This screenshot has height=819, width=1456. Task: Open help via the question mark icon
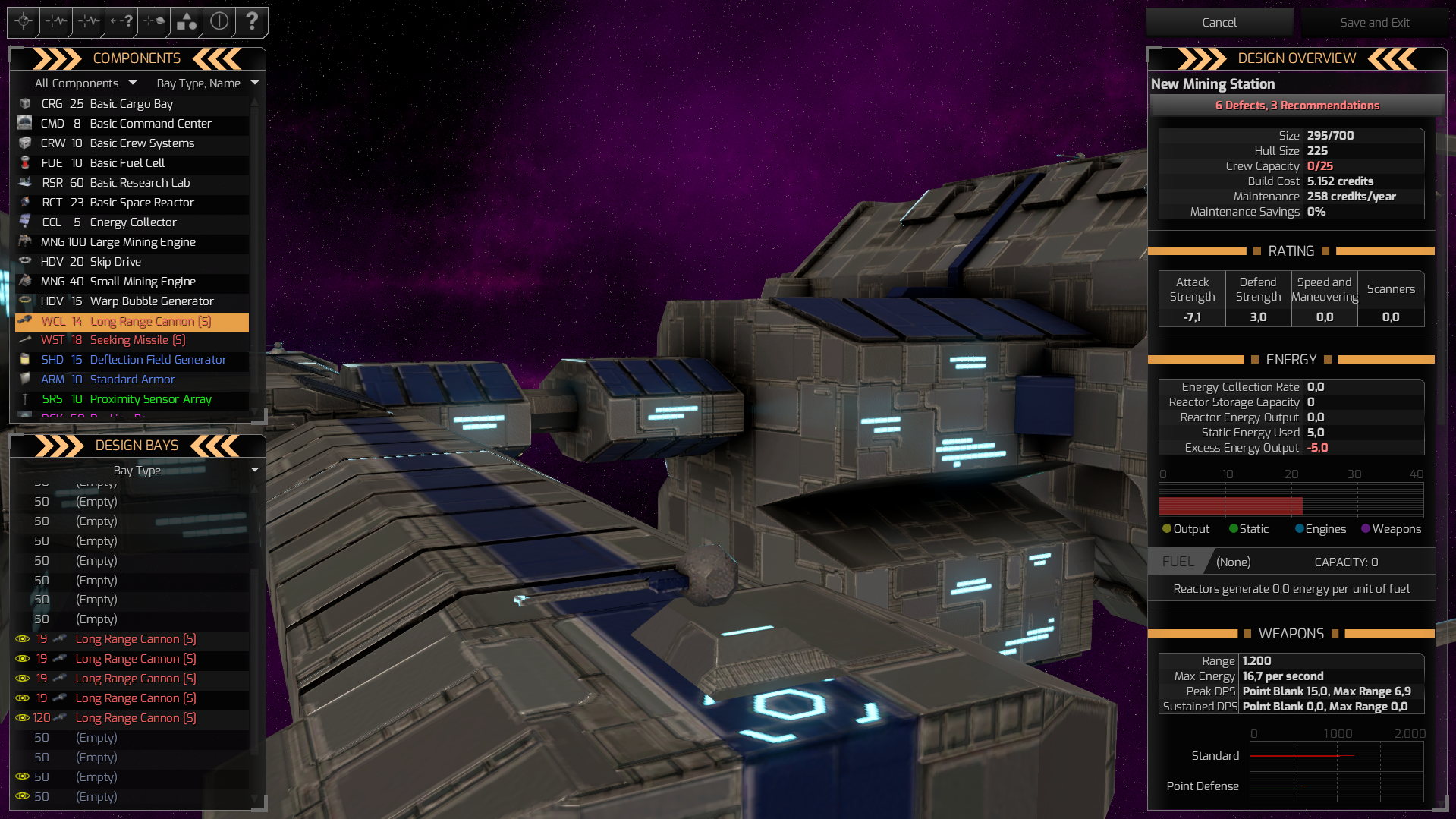[x=251, y=22]
